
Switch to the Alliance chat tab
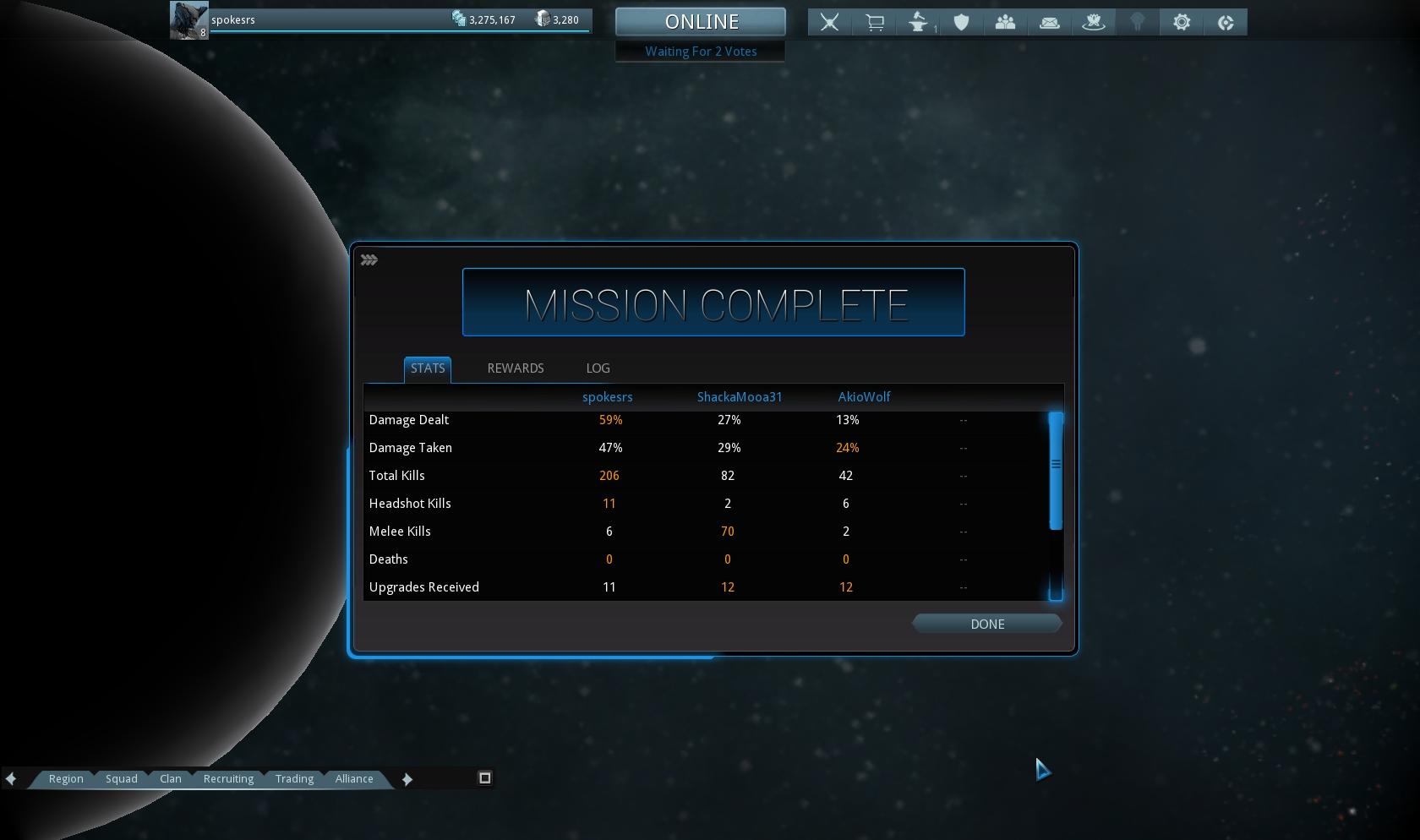pos(354,779)
